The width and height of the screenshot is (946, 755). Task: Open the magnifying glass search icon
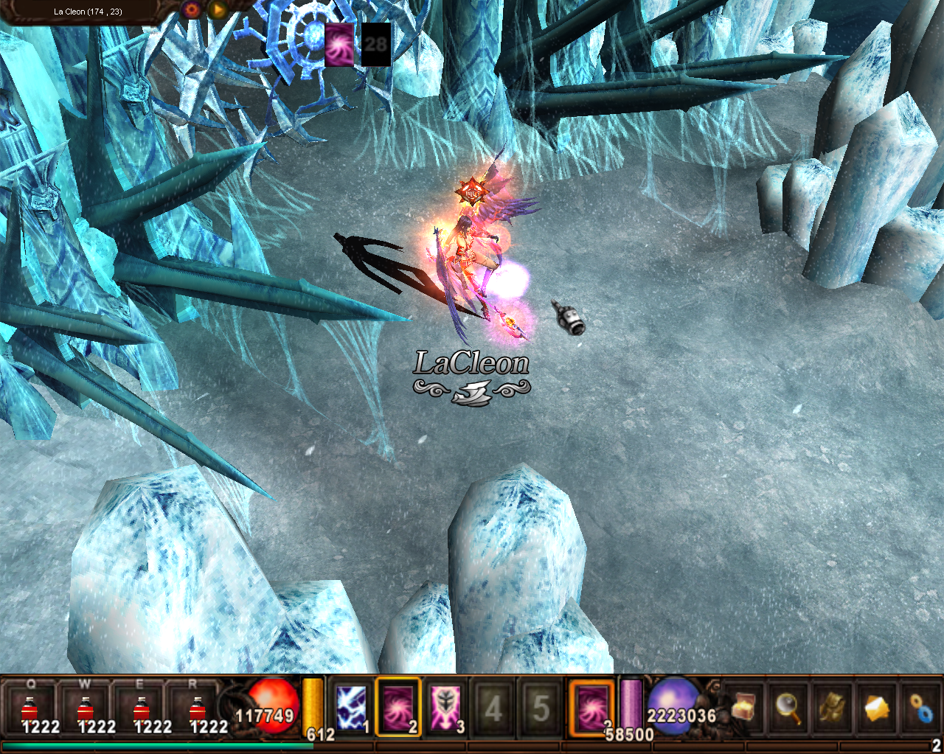point(787,707)
